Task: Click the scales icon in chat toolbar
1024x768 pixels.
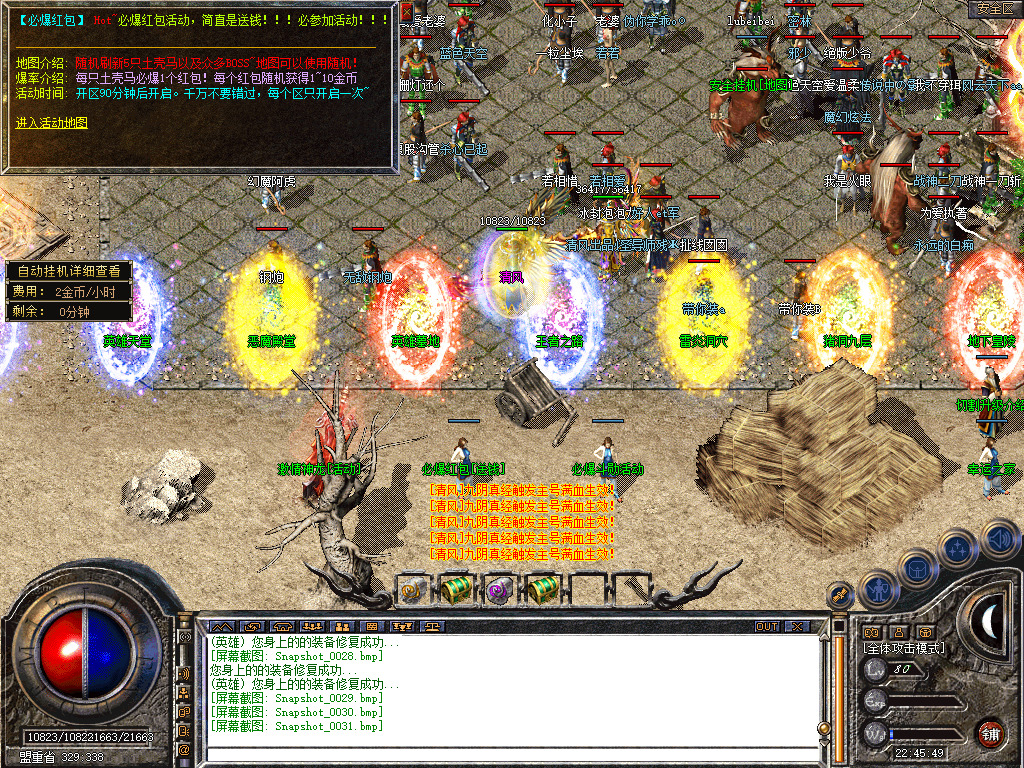Action: 432,626
